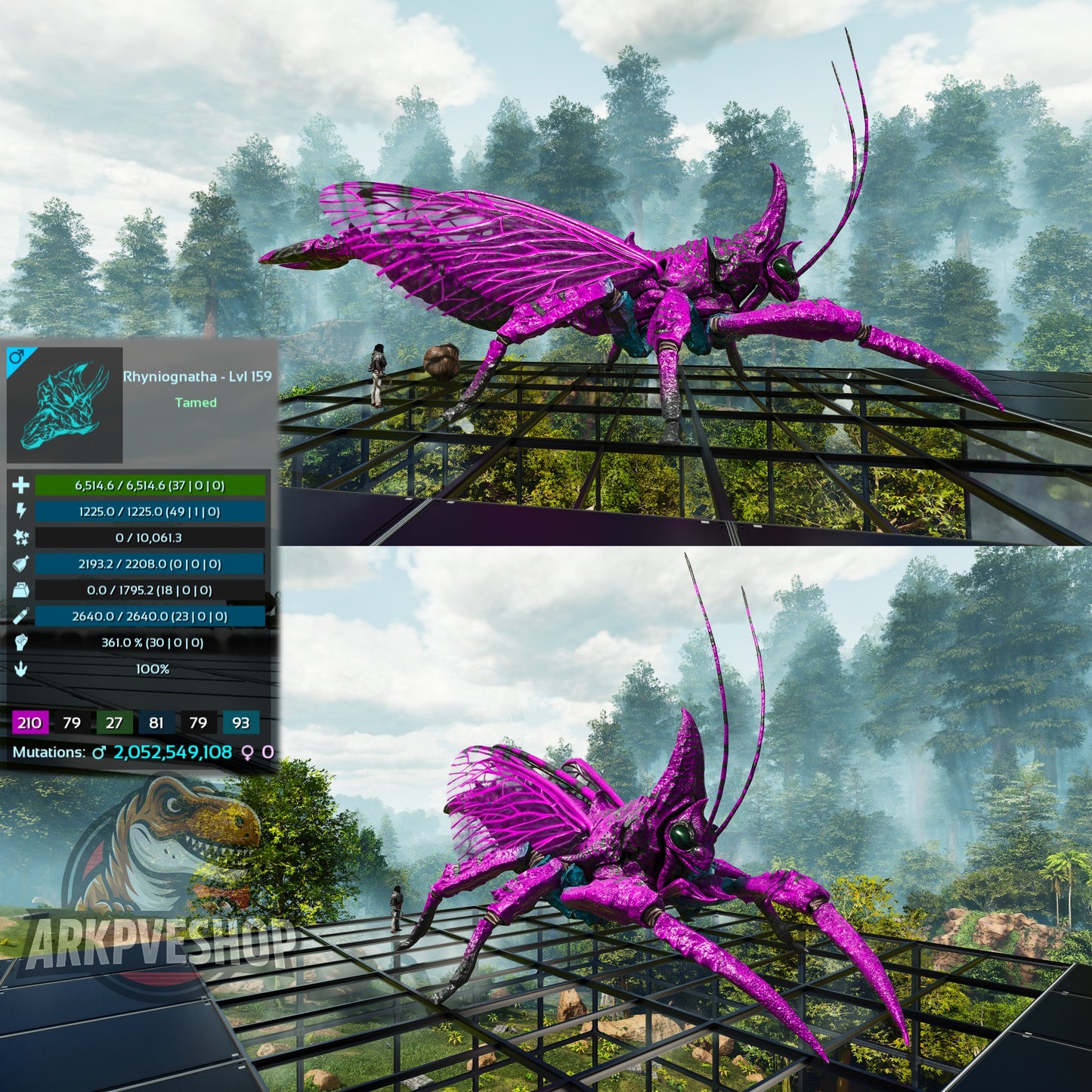Image resolution: width=1092 pixels, height=1092 pixels.
Task: Choose the green color region swatch 27
Action: [114, 722]
